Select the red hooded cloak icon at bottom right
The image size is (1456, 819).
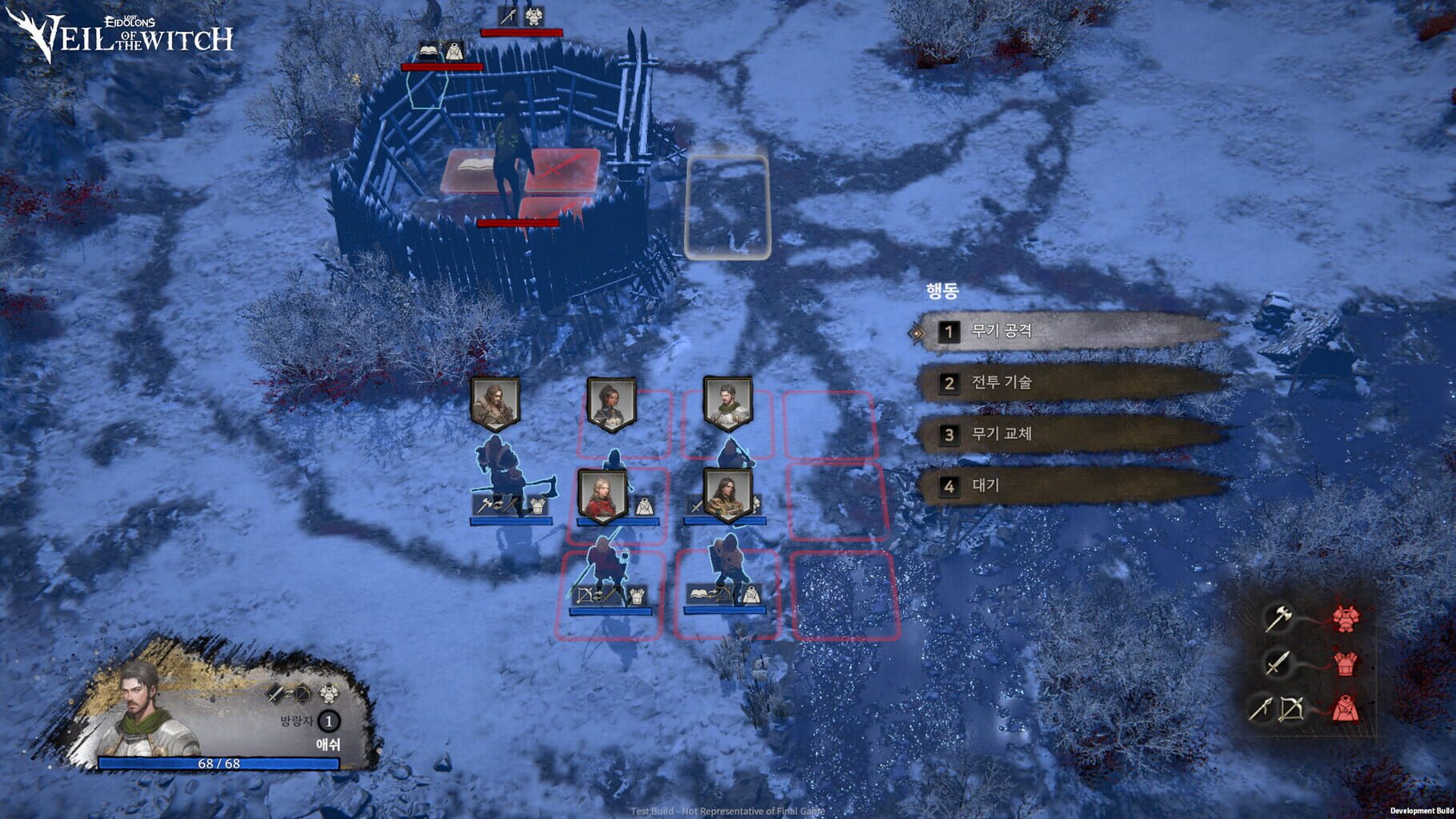(1345, 709)
